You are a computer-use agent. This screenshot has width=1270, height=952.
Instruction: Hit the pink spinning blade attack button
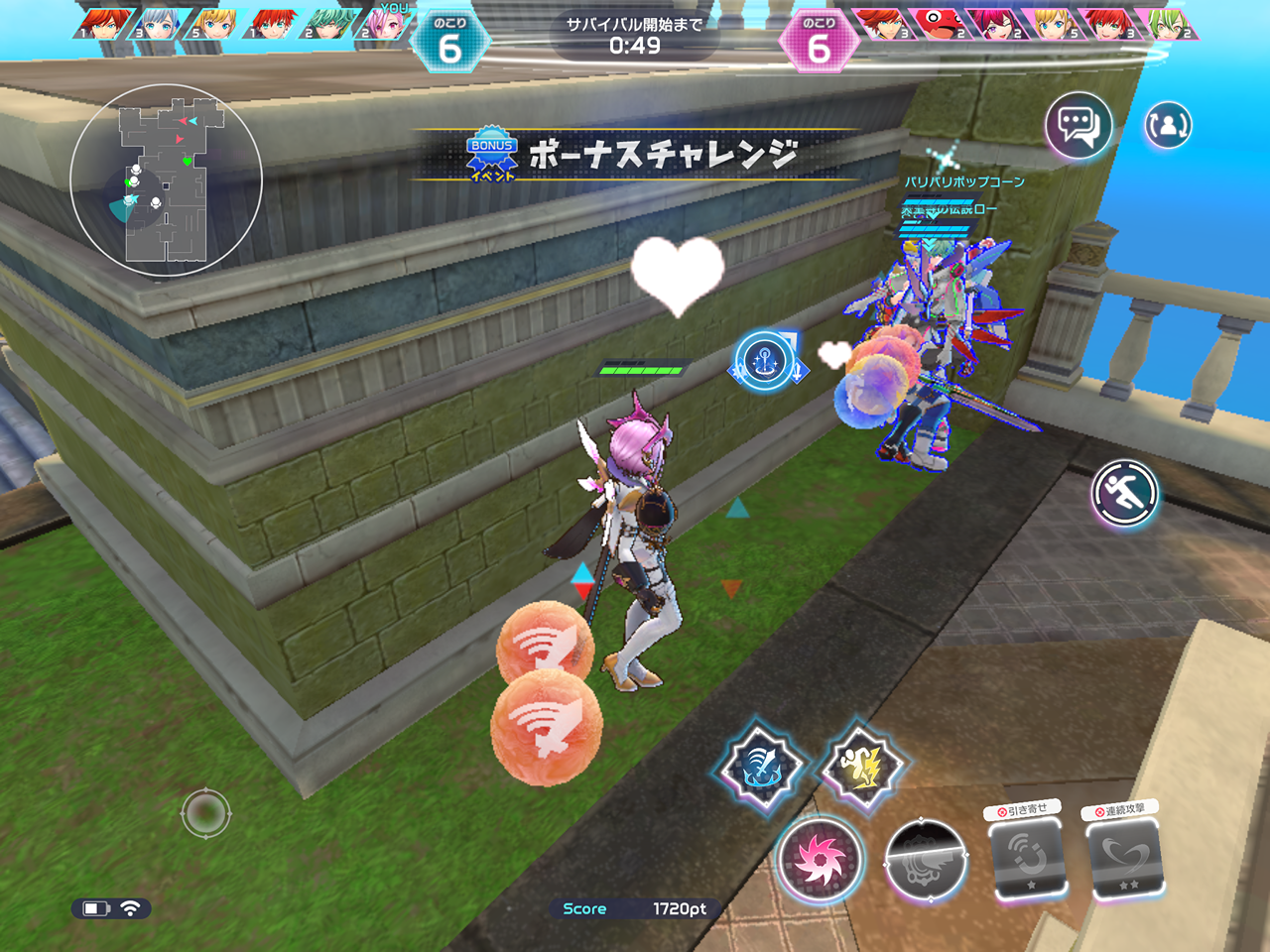click(820, 860)
